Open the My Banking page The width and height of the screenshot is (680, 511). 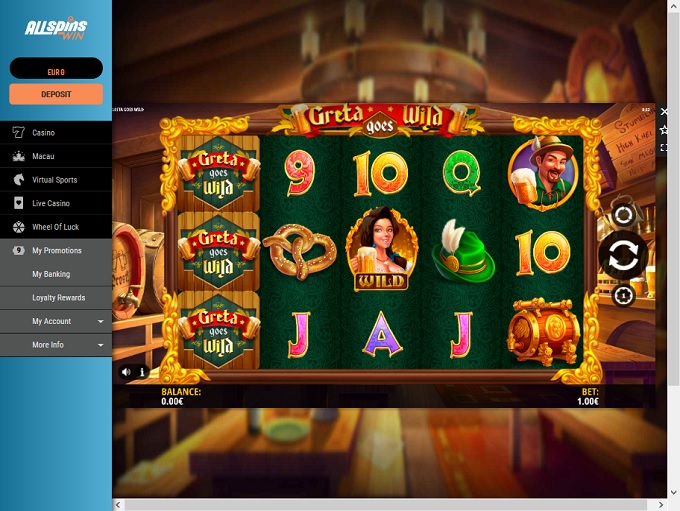point(51,274)
